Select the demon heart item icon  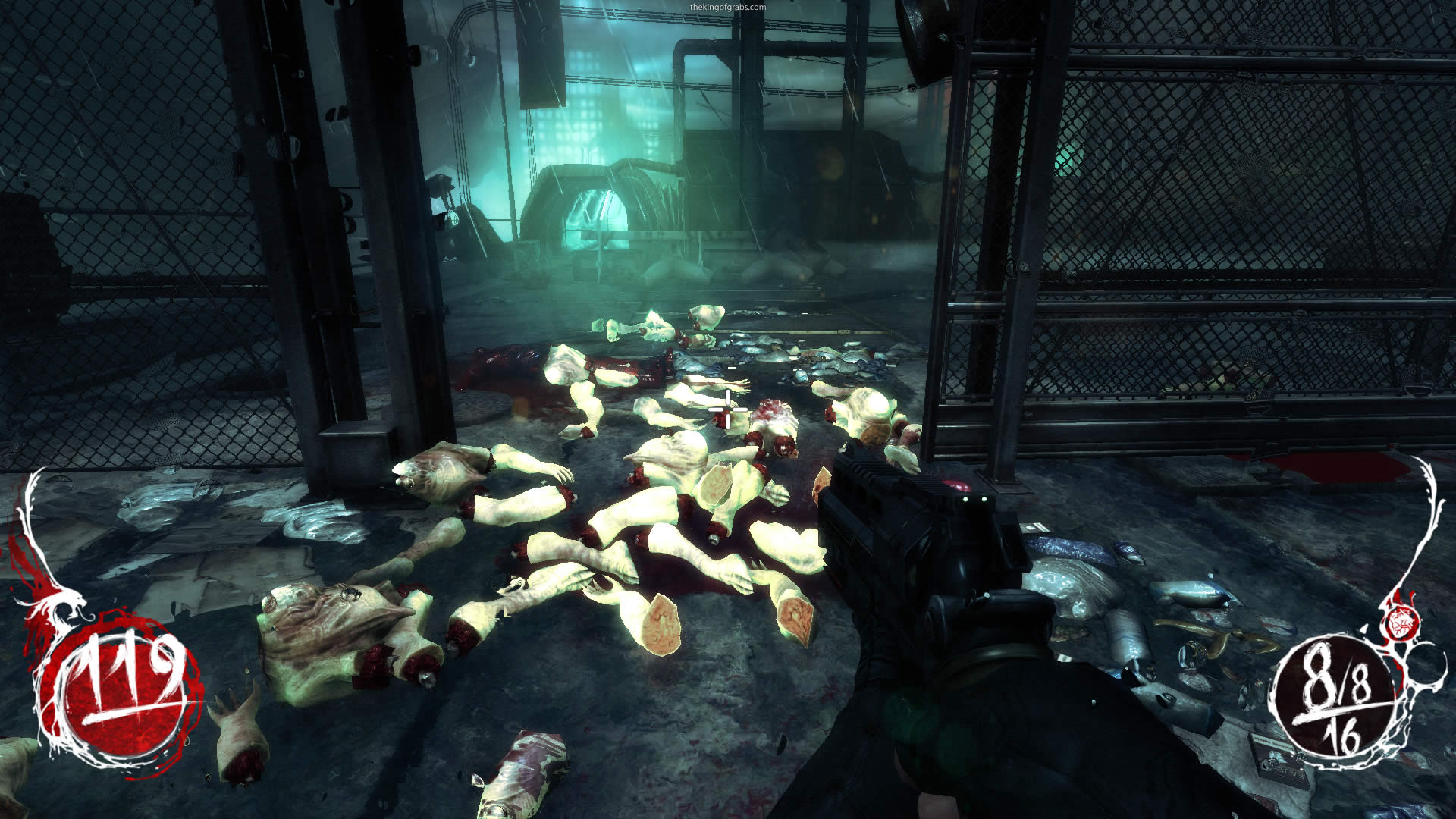(x=1401, y=623)
